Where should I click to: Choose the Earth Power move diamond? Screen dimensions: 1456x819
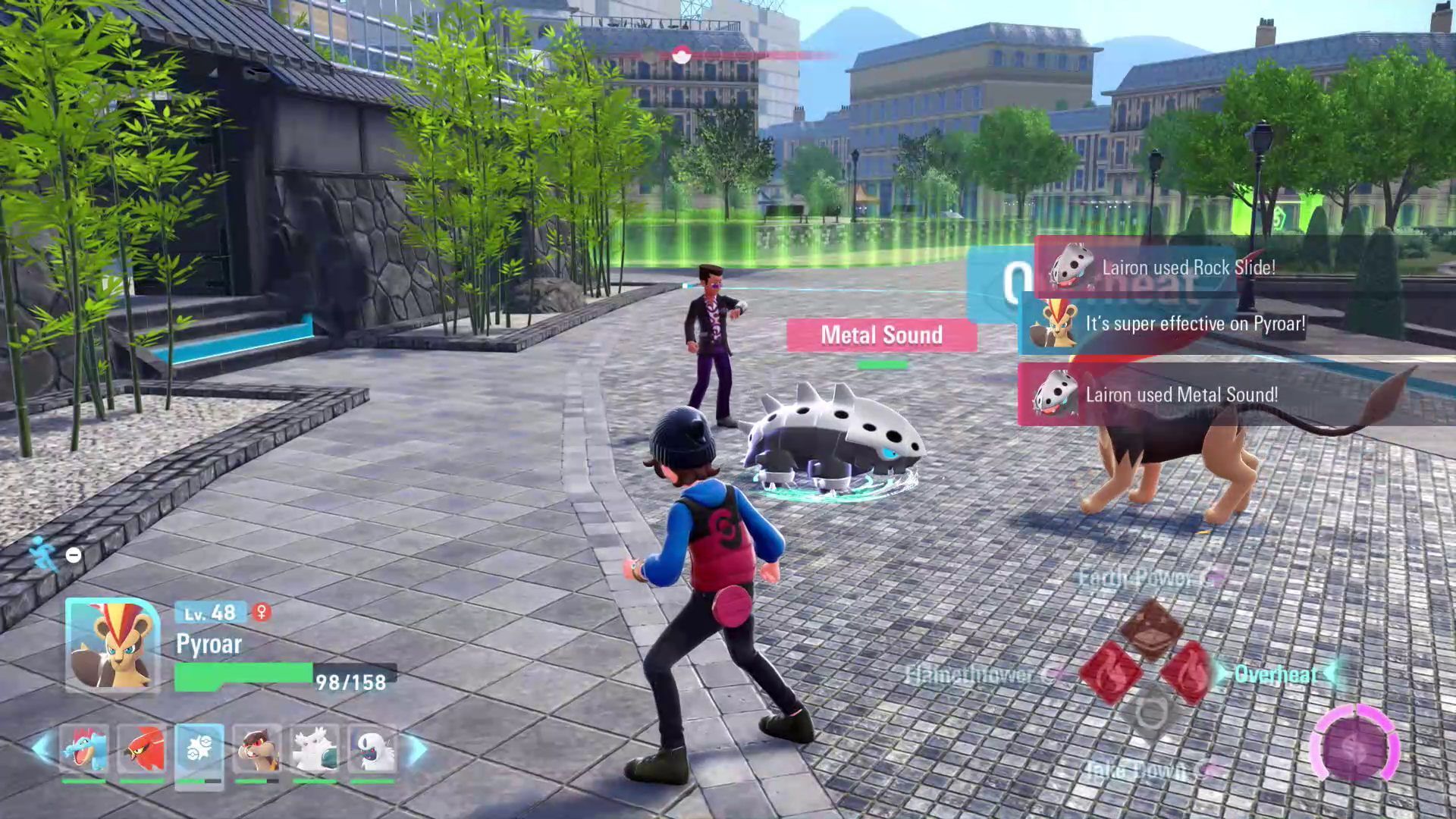click(x=1150, y=628)
